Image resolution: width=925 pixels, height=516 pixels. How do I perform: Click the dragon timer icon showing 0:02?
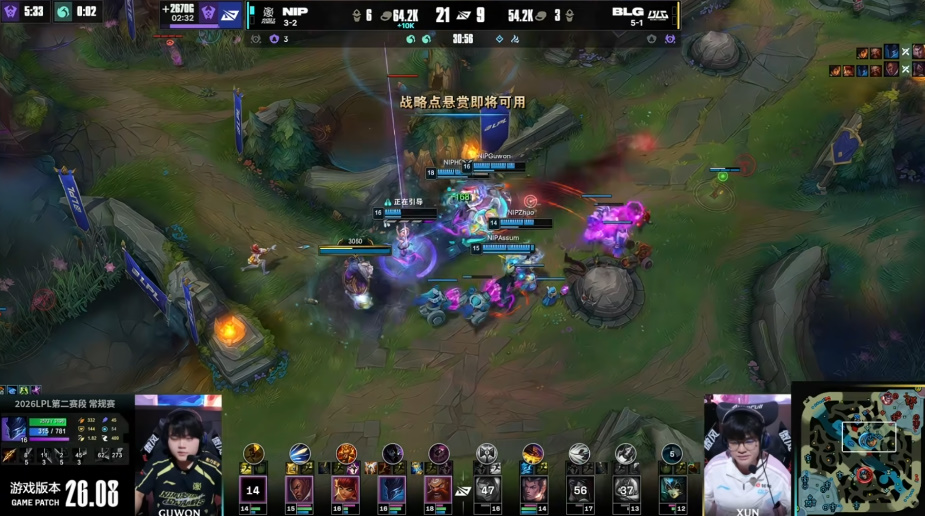click(x=63, y=11)
